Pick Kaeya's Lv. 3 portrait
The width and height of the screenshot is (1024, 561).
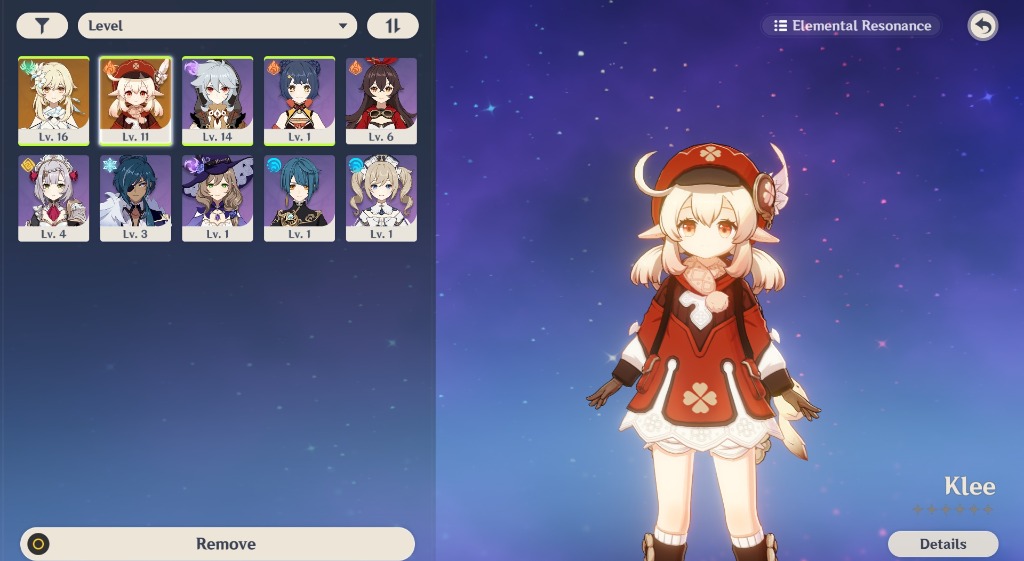(135, 198)
